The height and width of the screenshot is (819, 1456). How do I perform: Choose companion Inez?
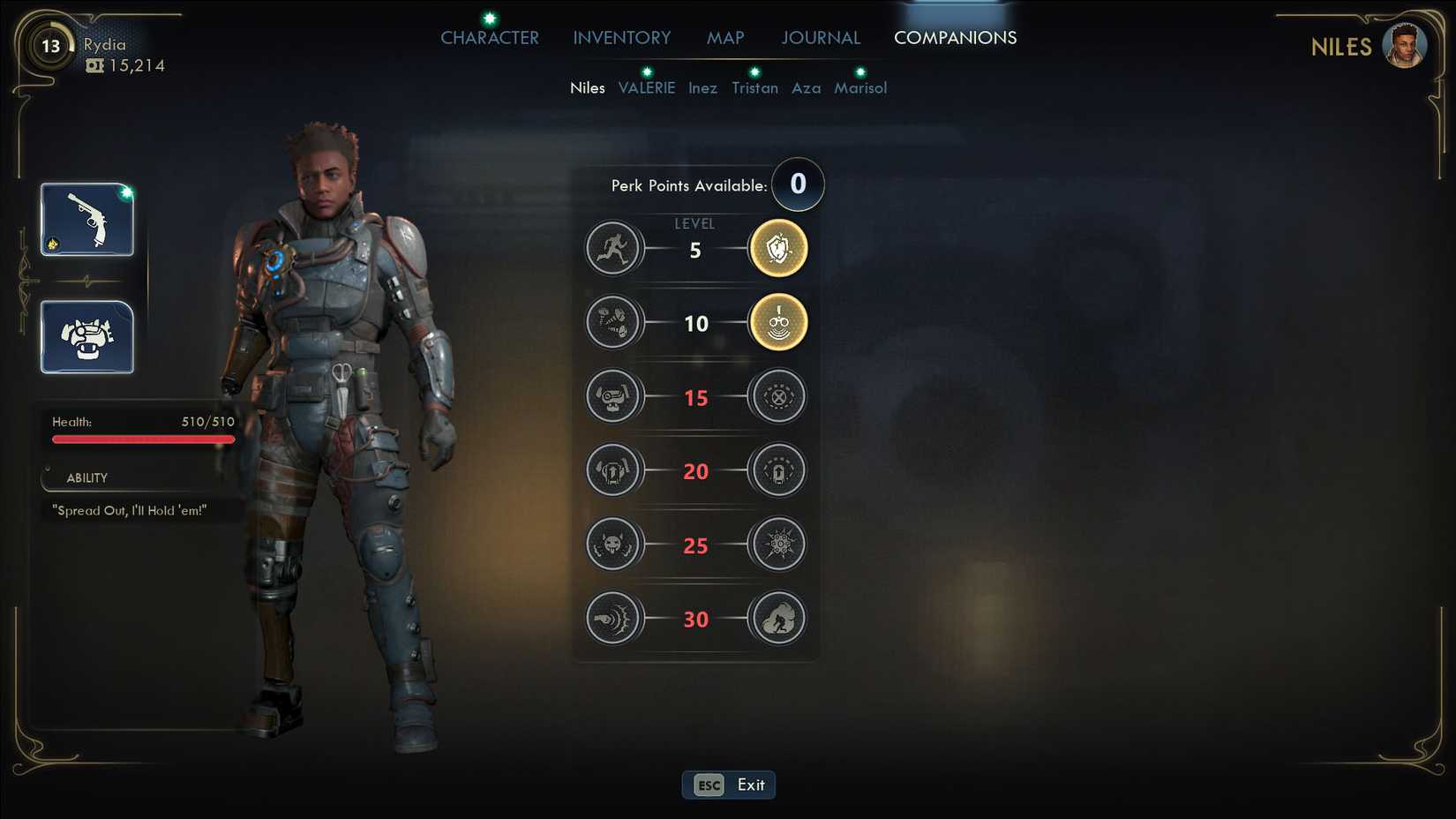click(x=702, y=88)
